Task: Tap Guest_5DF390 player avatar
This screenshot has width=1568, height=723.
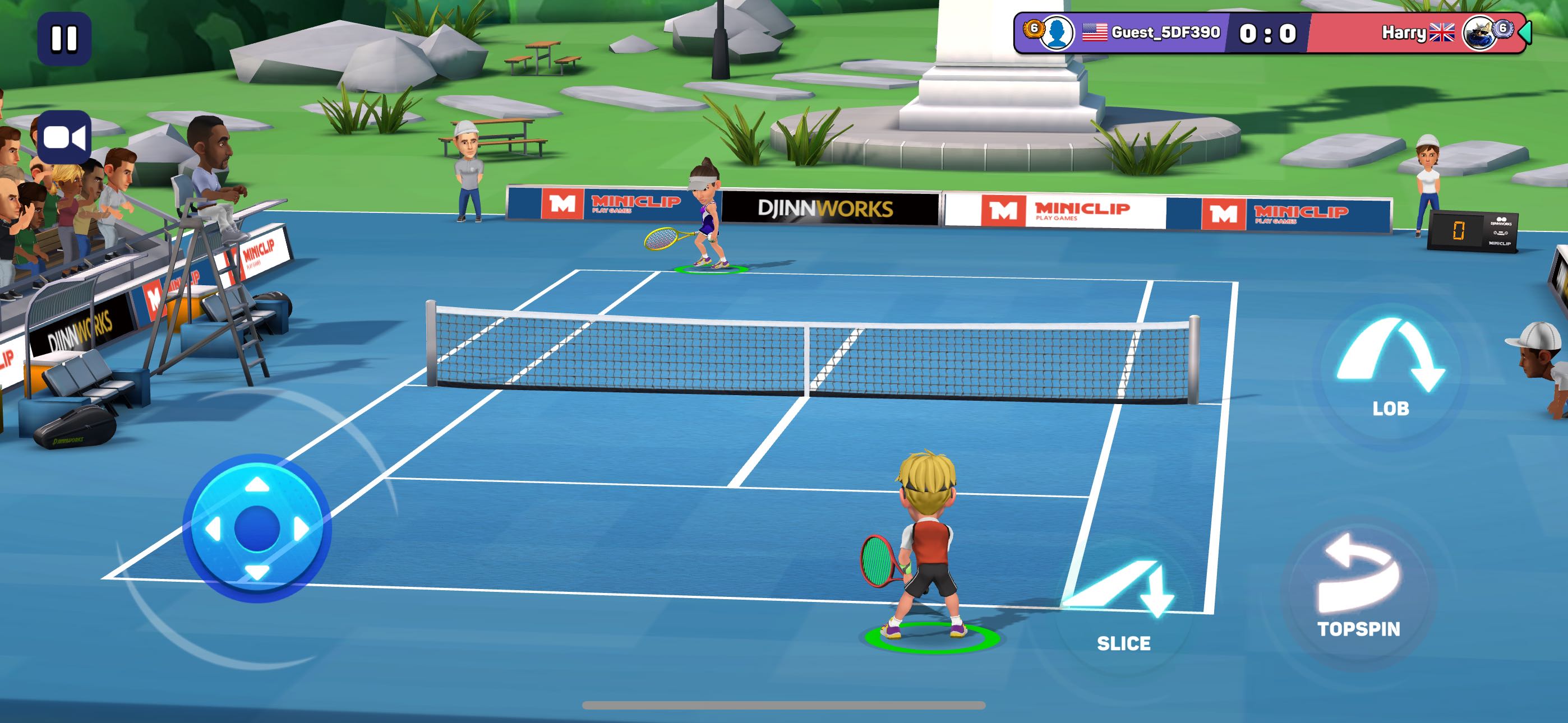Action: 1057,33
